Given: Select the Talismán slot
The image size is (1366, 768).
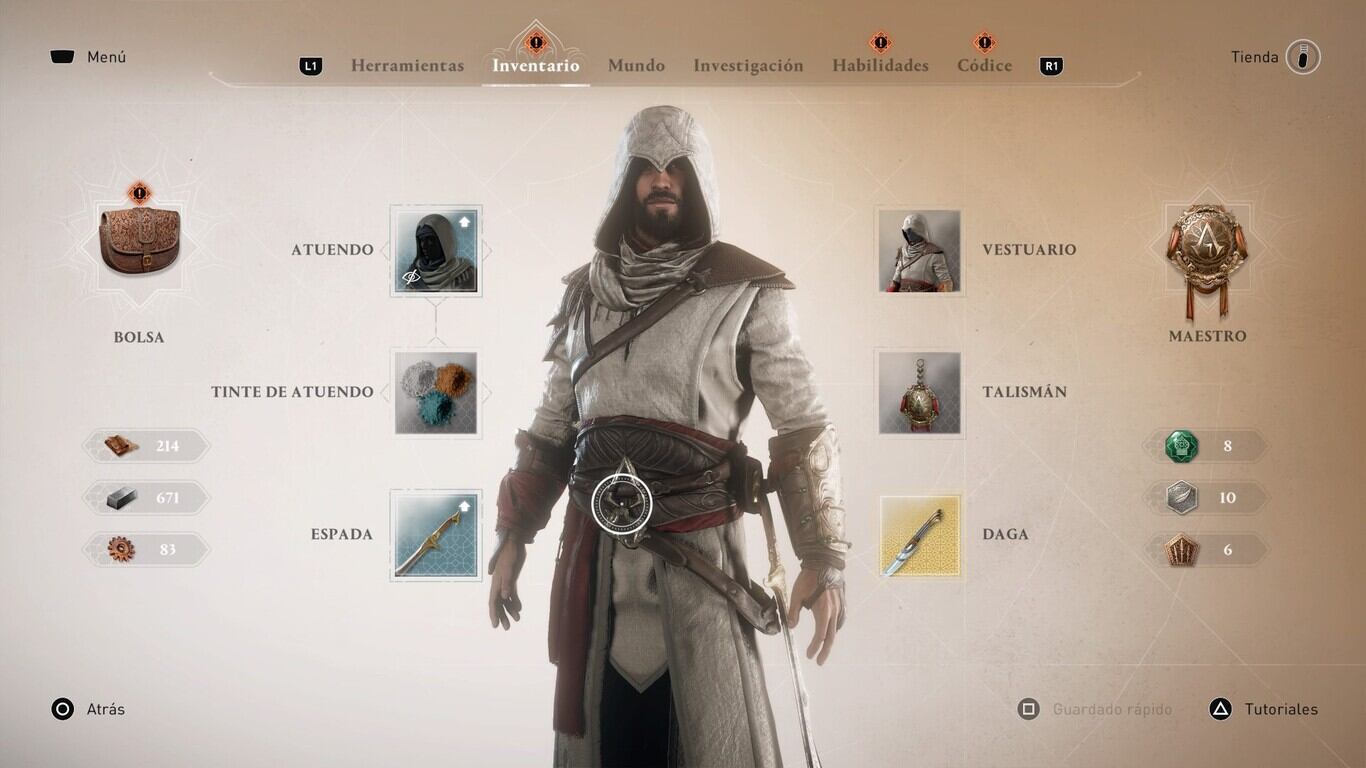Looking at the screenshot, I should click(919, 392).
